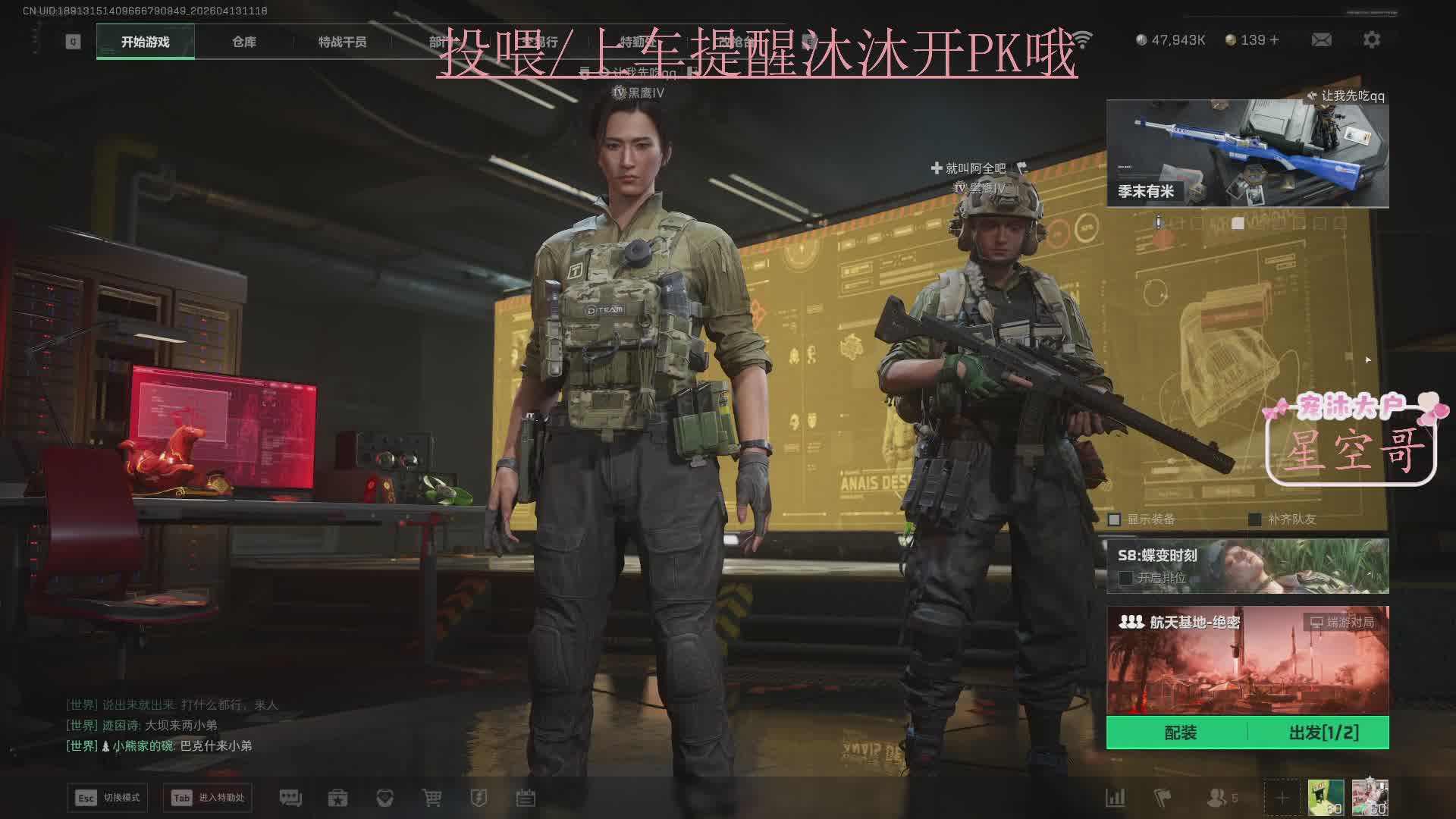Open the settings gear icon
This screenshot has height=819, width=1456.
pyautogui.click(x=1371, y=39)
